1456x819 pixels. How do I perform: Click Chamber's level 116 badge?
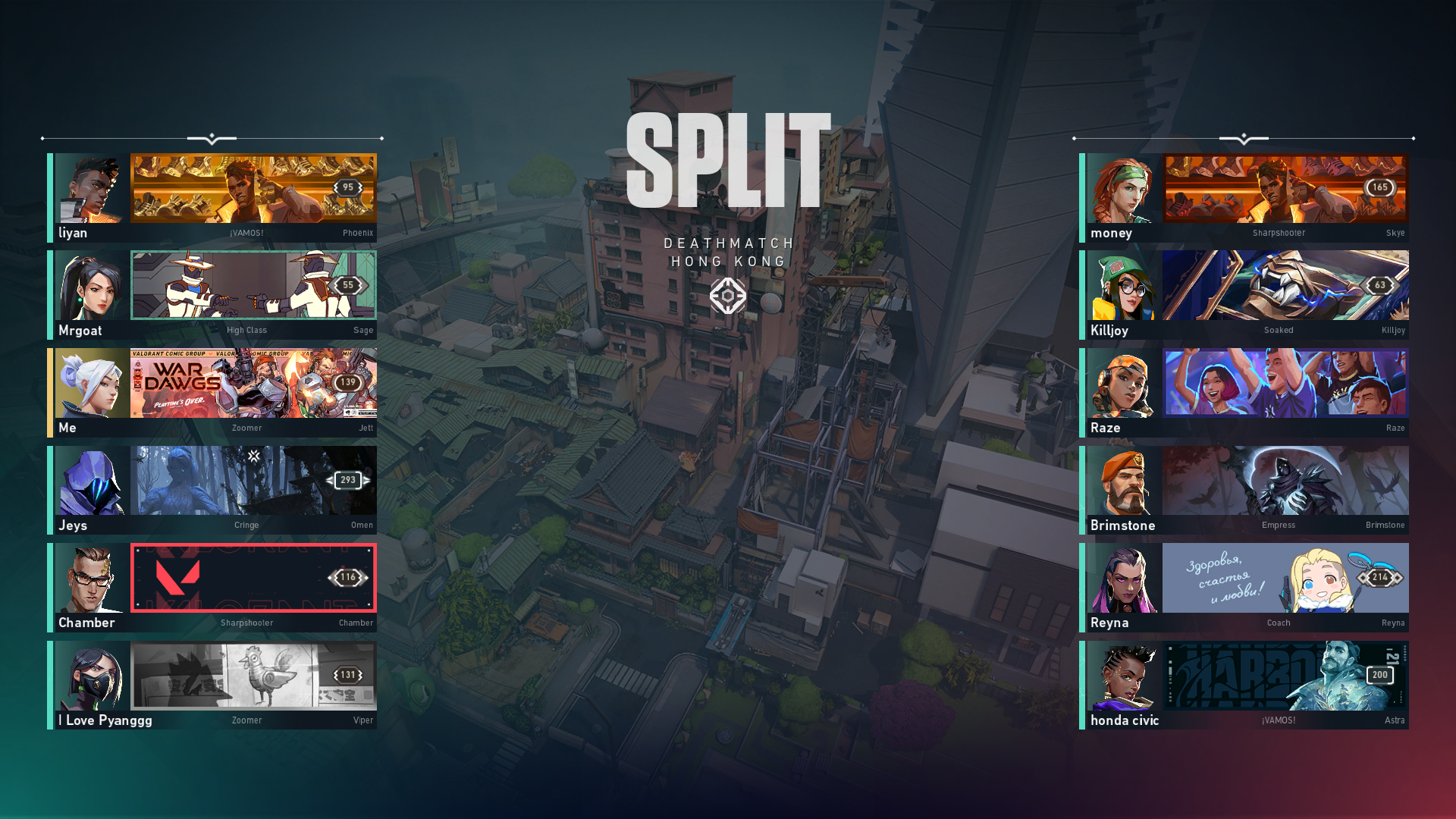[348, 578]
